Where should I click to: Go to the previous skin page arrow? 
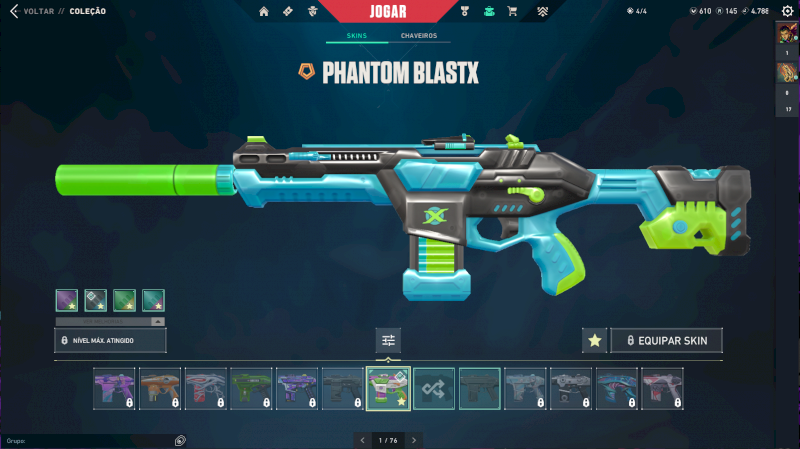pyautogui.click(x=363, y=440)
